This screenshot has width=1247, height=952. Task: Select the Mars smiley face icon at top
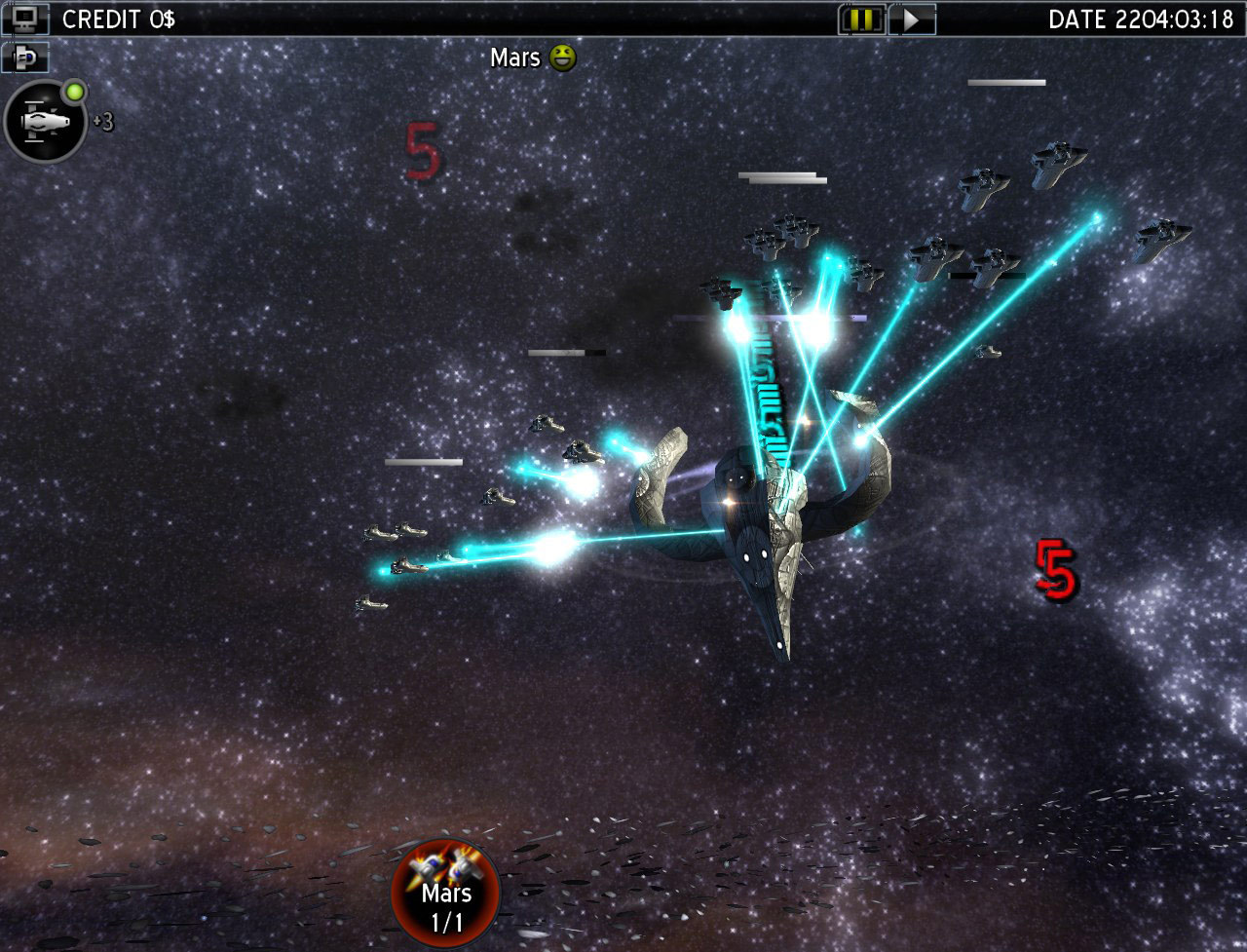click(x=563, y=57)
